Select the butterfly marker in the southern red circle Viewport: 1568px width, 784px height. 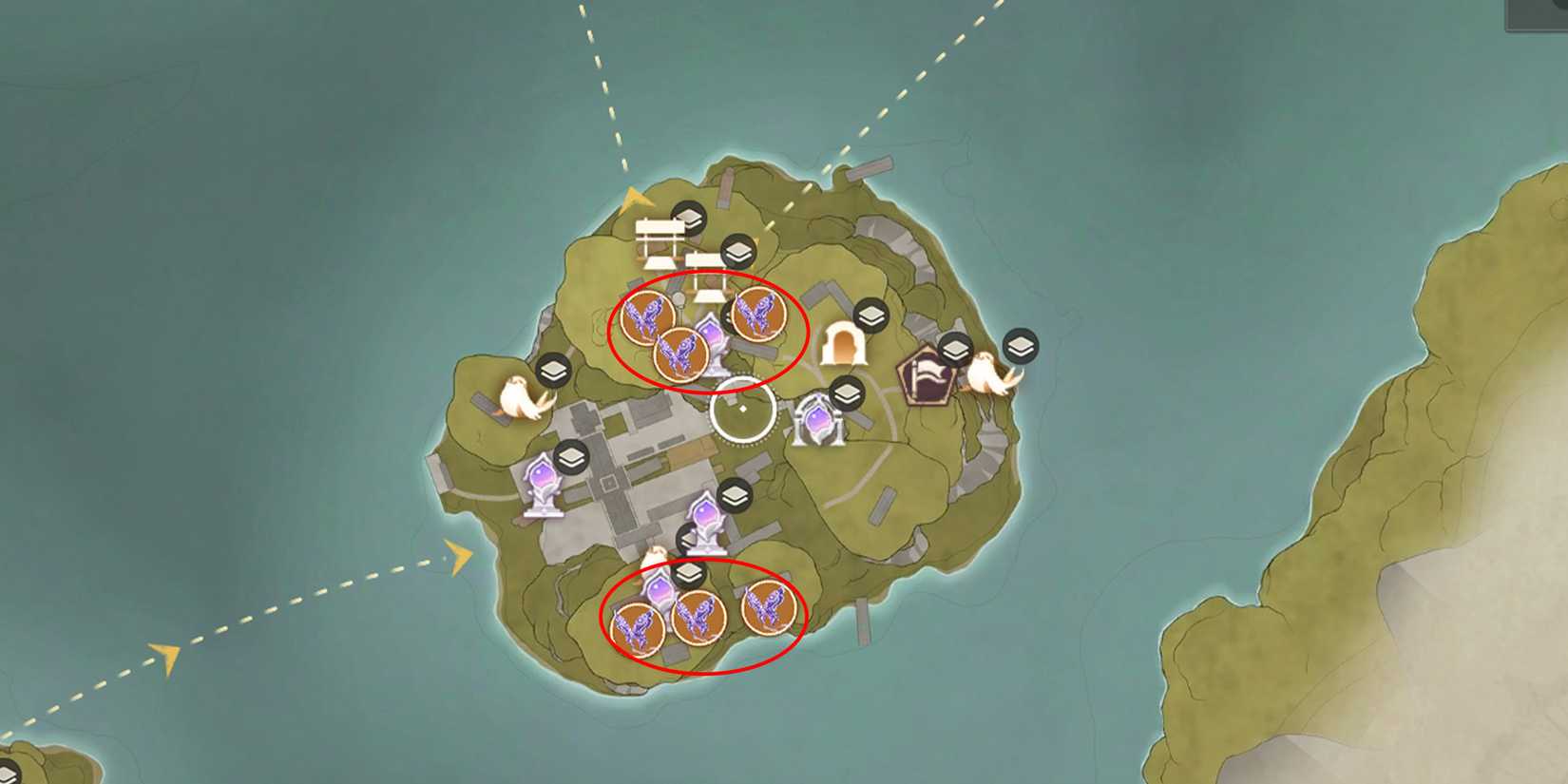click(x=698, y=620)
